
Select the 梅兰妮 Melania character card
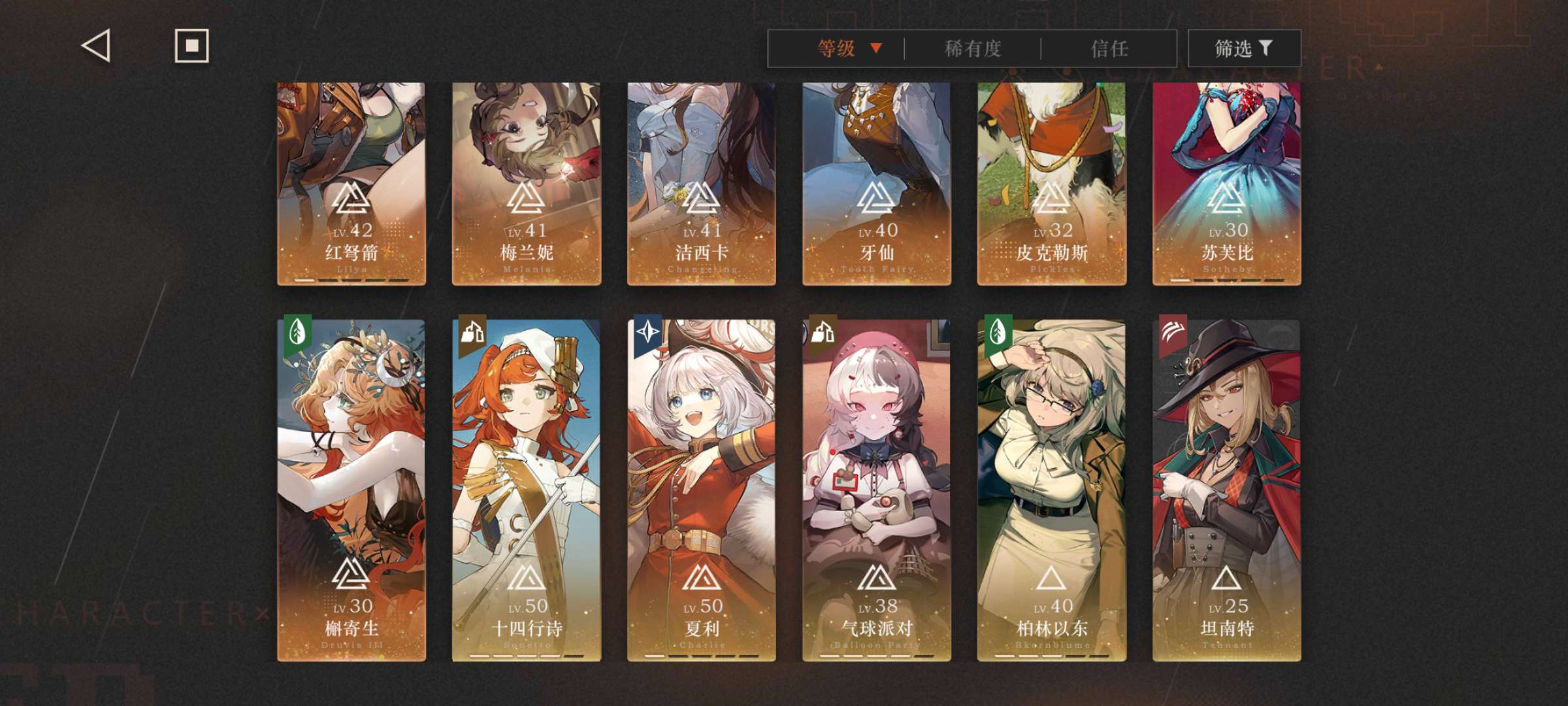[x=527, y=184]
